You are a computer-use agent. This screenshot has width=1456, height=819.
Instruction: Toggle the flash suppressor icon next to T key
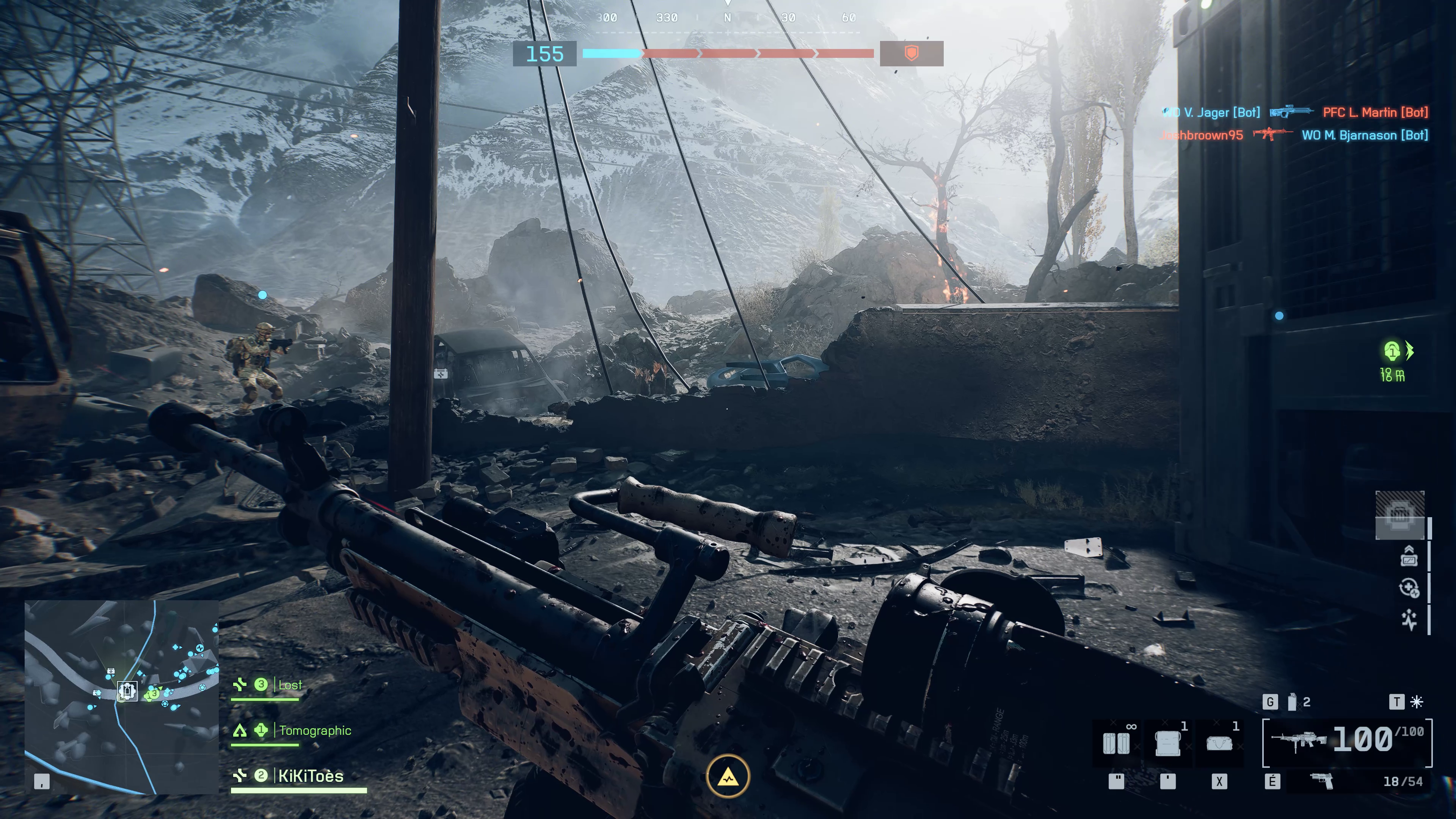click(1416, 701)
